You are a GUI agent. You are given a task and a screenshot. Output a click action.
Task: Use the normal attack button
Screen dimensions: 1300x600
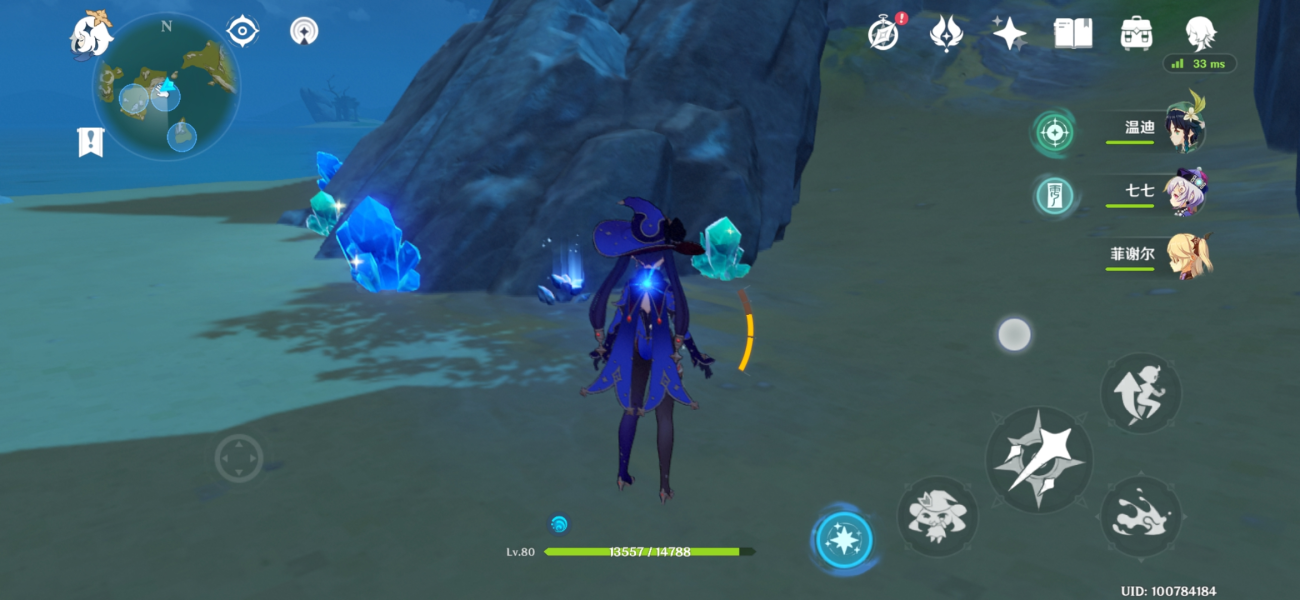click(1038, 461)
